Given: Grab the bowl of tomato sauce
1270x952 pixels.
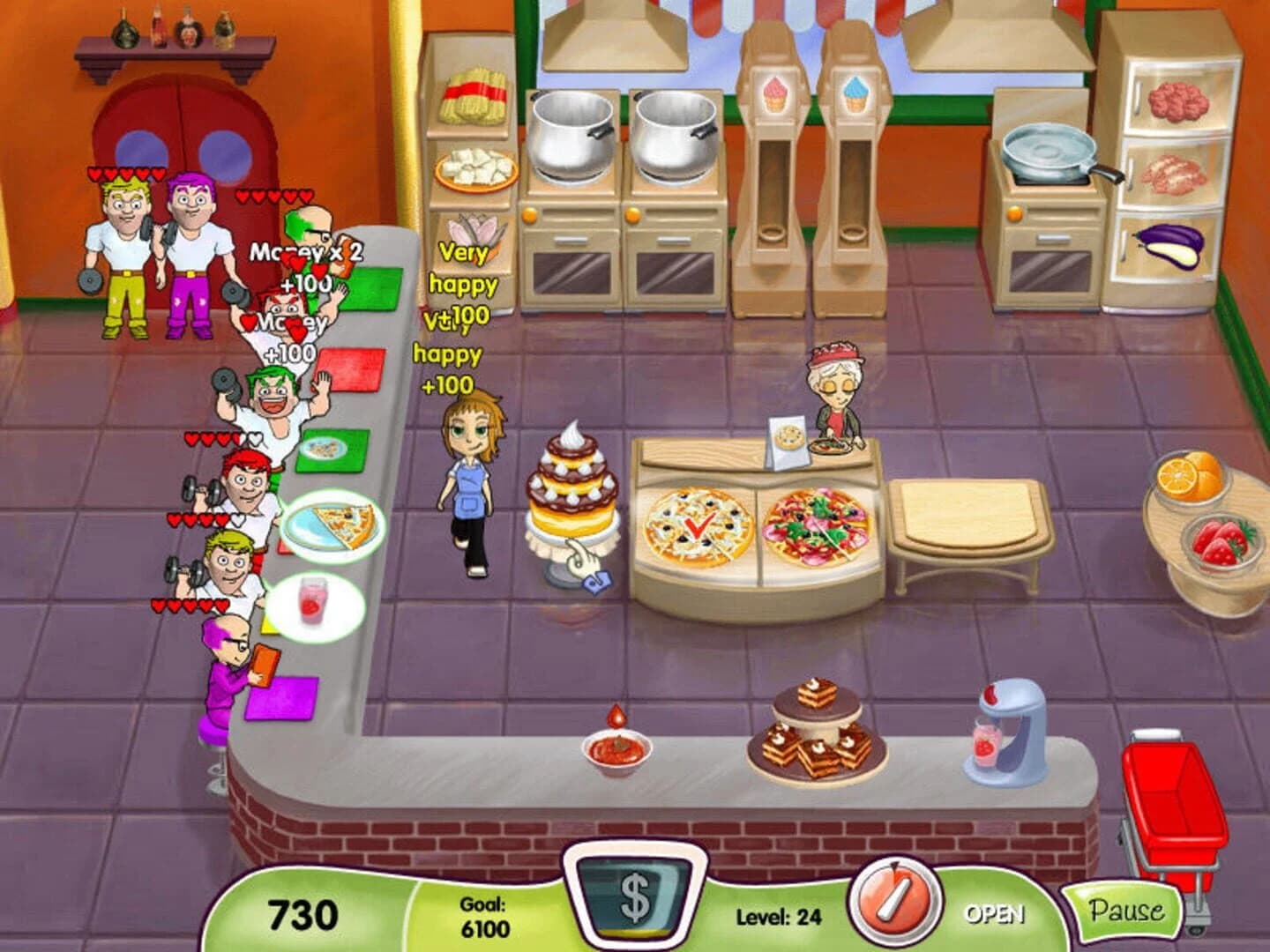Looking at the screenshot, I should coord(615,750).
